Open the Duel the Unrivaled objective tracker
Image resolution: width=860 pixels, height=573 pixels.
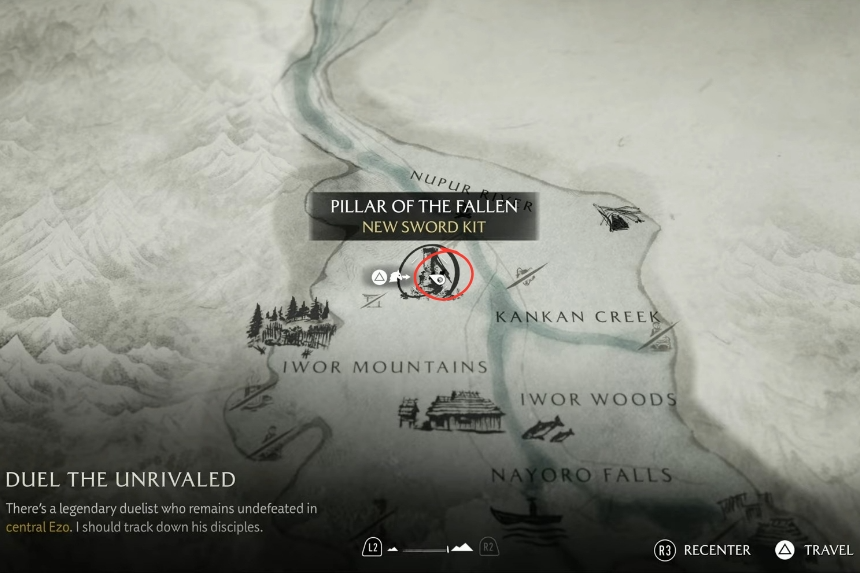pyautogui.click(x=120, y=480)
